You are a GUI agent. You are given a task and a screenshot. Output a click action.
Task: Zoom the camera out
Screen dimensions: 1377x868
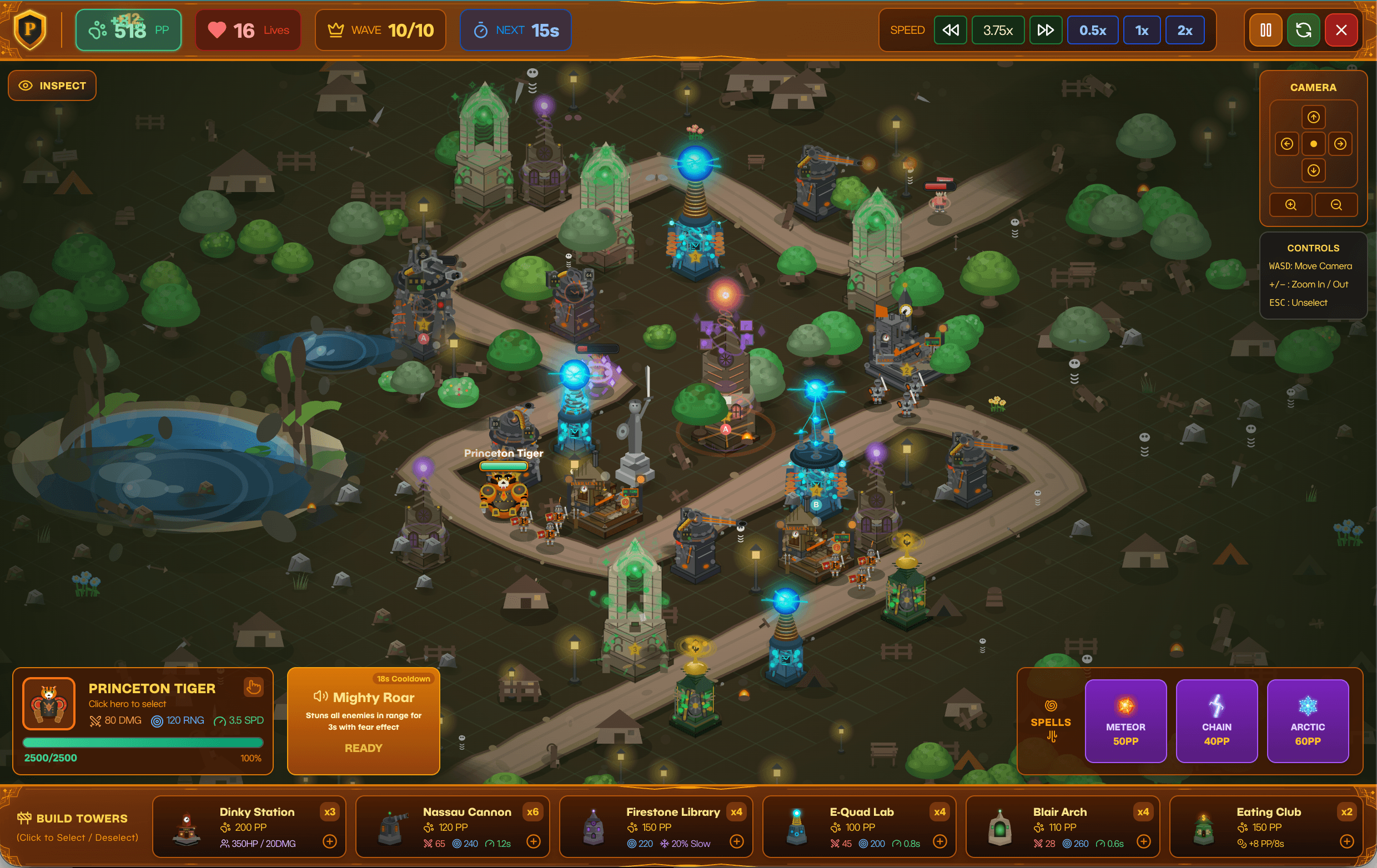[x=1336, y=205]
